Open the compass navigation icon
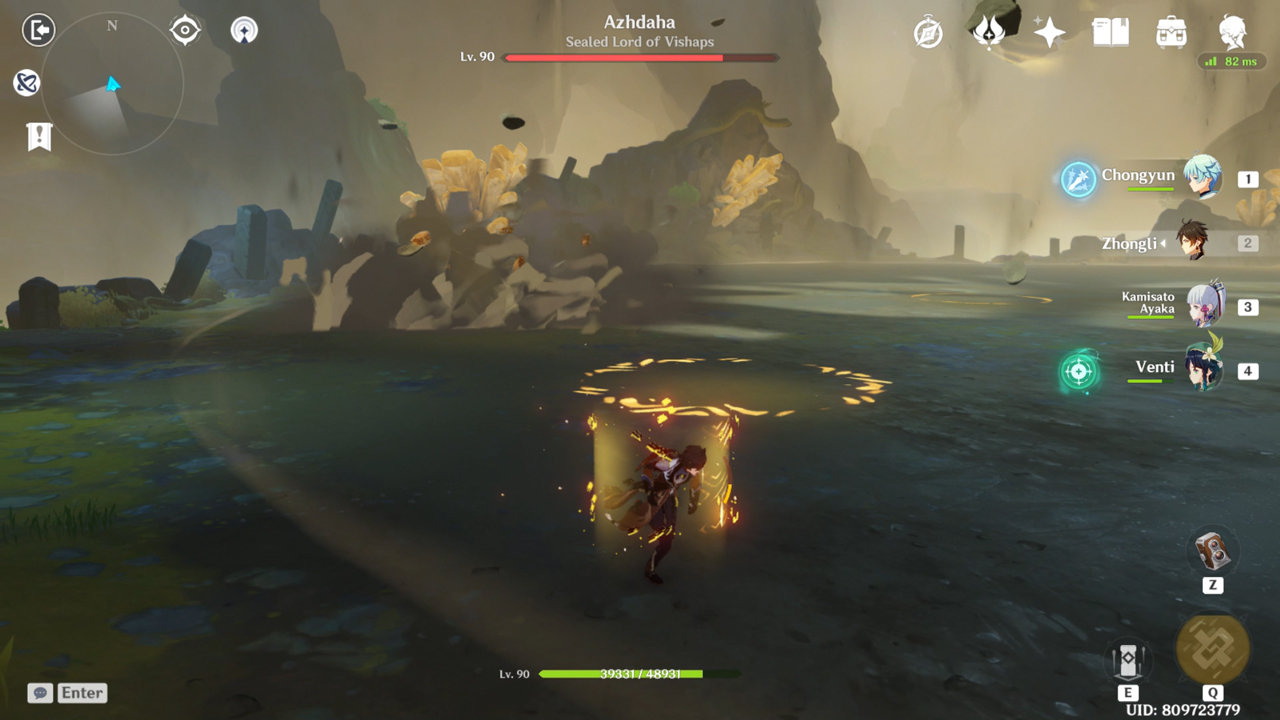 coord(928,33)
